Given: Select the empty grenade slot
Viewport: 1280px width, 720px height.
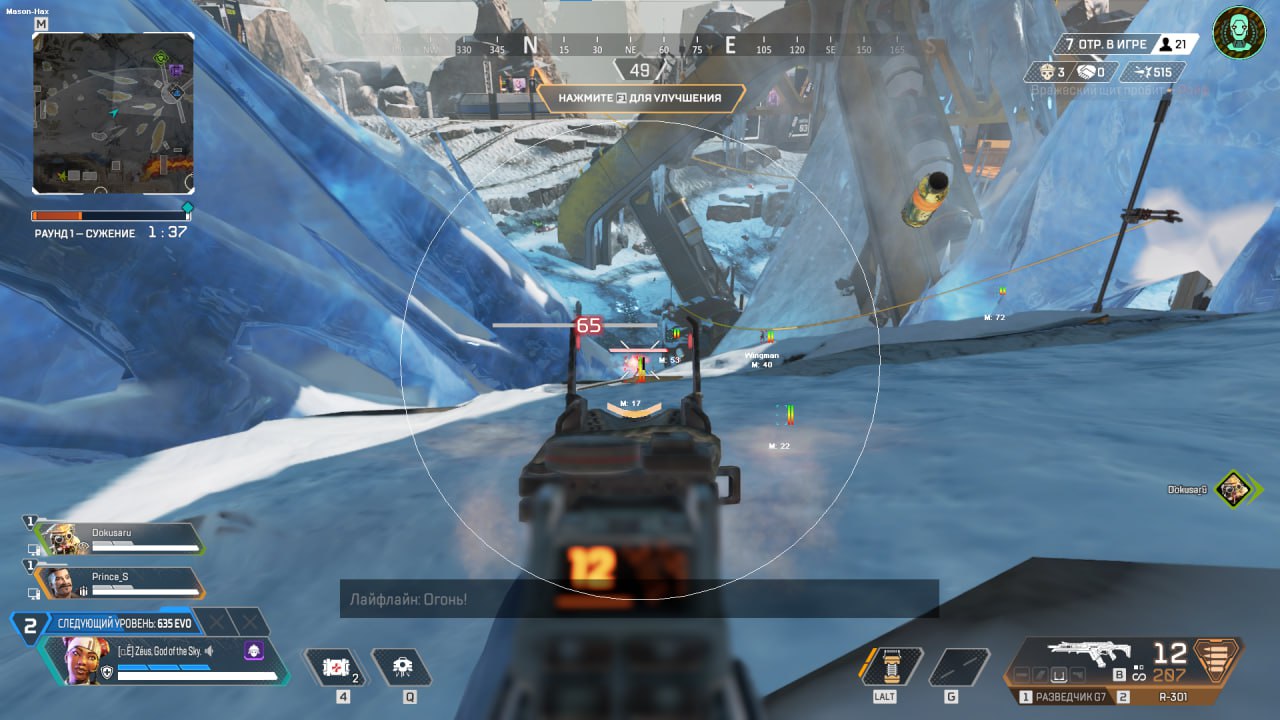Looking at the screenshot, I should click(x=958, y=667).
